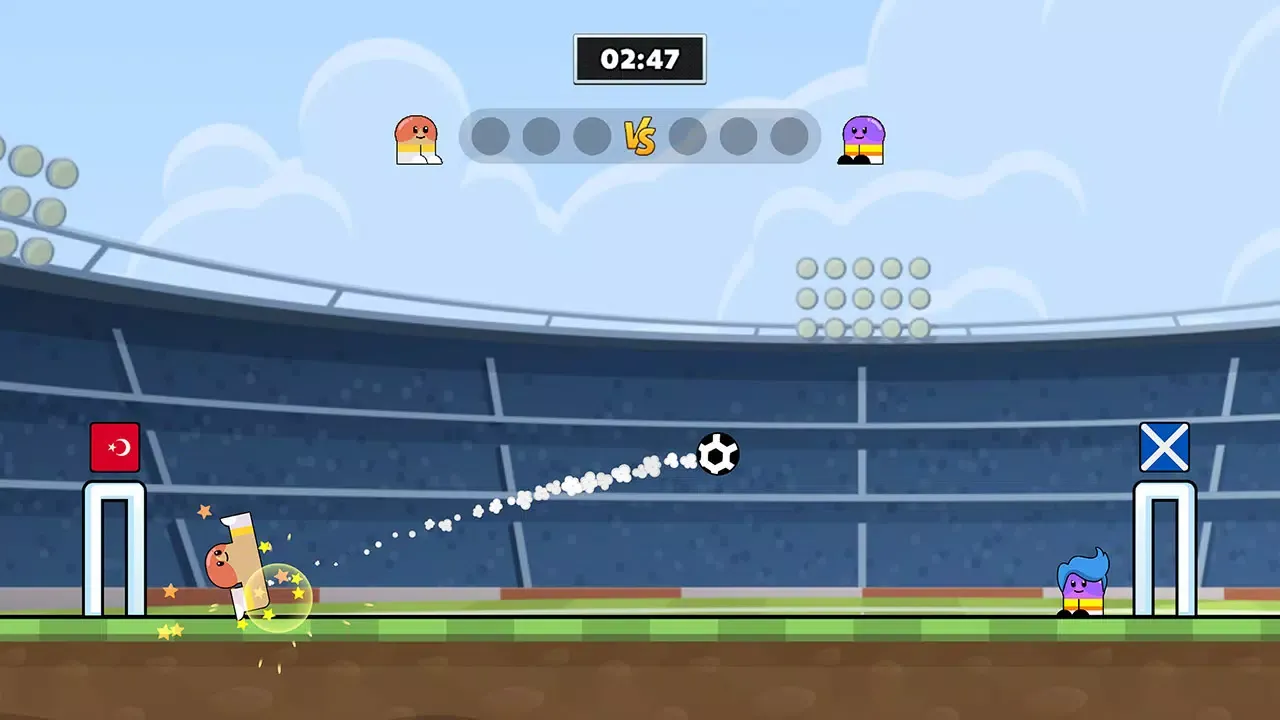Viewport: 1280px width, 720px height.
Task: Click the glowing star burst near the left player
Action: 278,597
